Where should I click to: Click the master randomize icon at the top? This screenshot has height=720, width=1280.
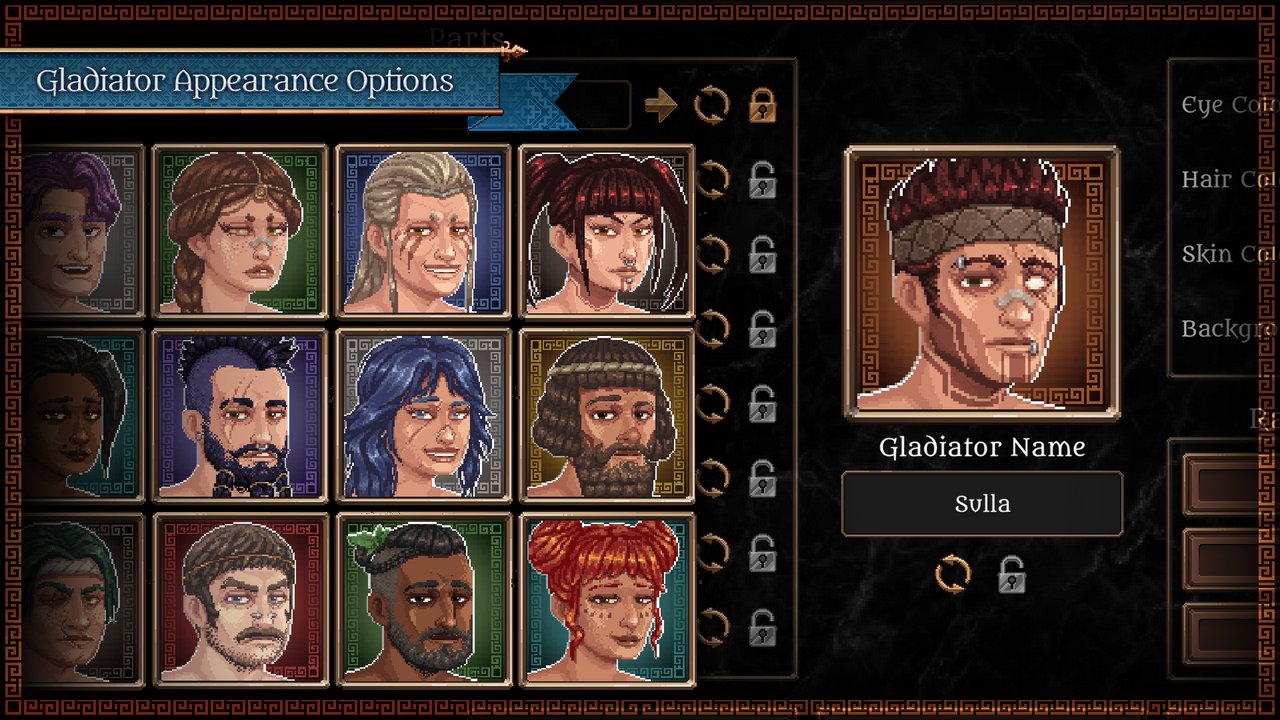pyautogui.click(x=713, y=104)
